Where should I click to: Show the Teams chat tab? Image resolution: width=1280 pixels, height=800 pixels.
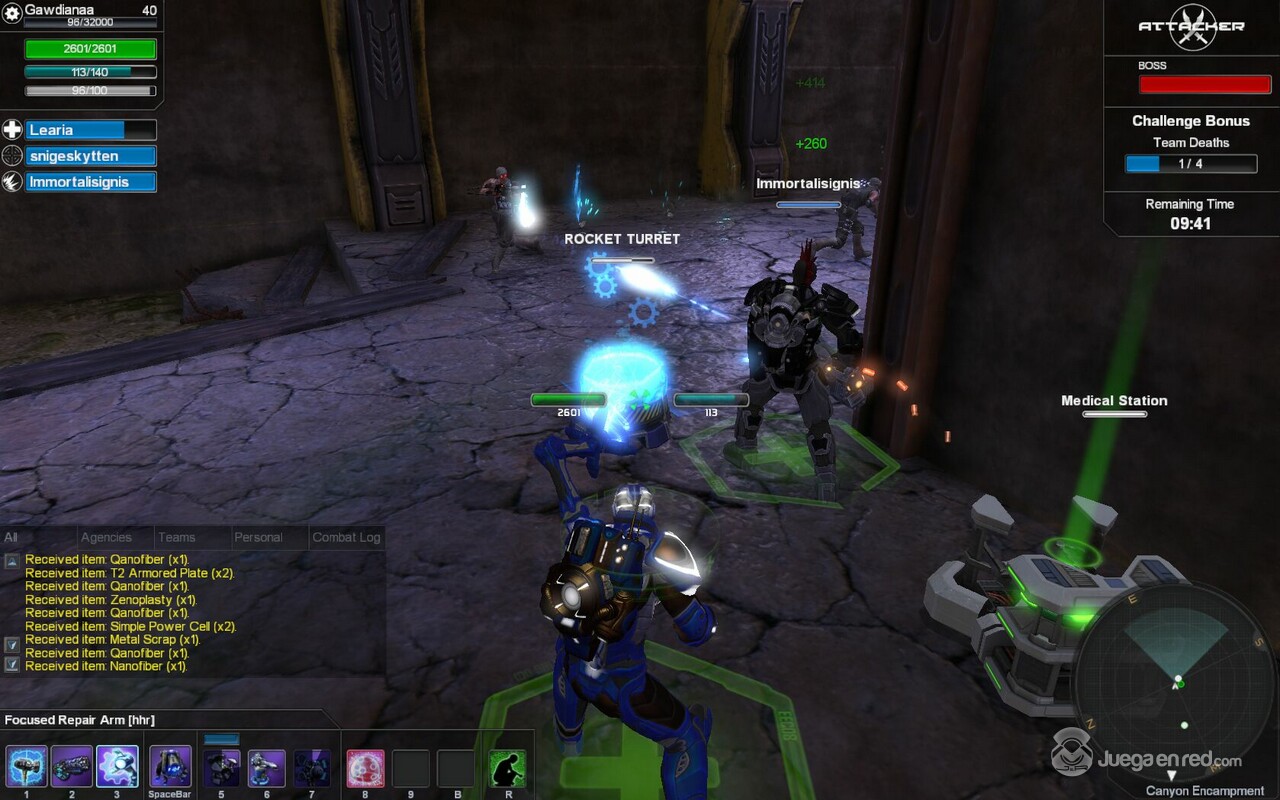coord(177,538)
